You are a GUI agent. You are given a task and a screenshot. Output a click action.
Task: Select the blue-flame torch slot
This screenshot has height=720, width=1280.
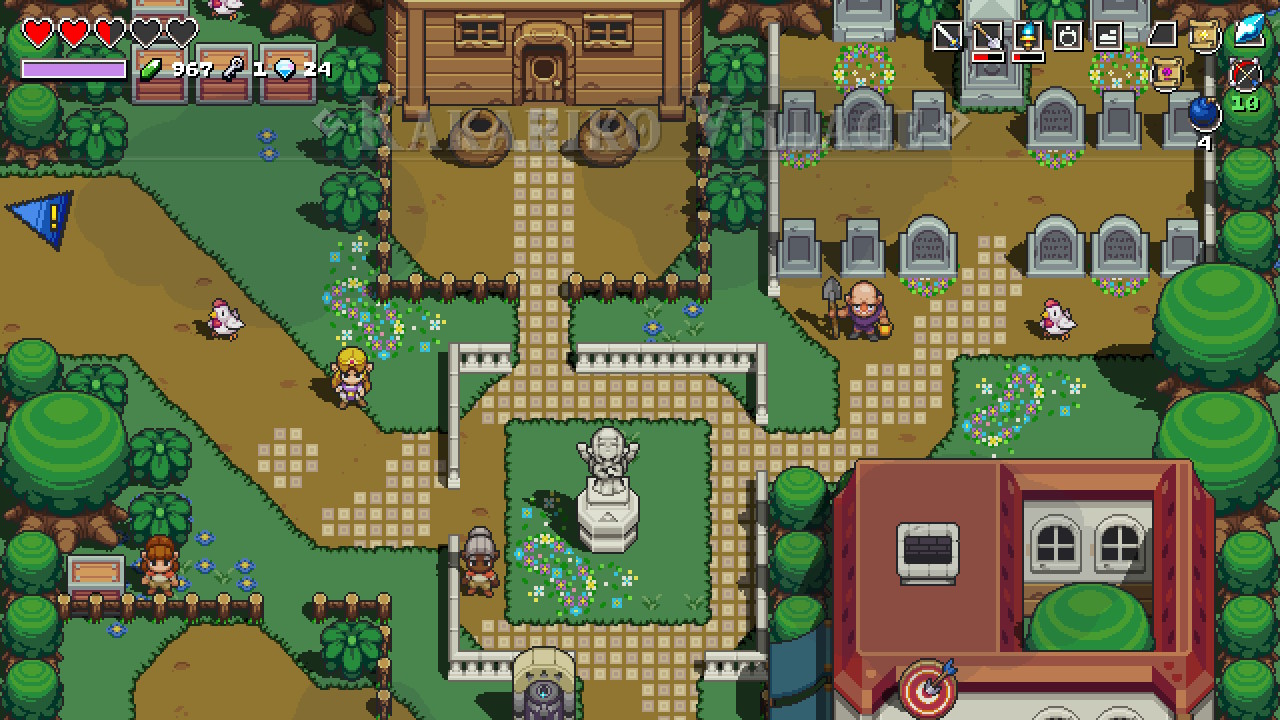pyautogui.click(x=1028, y=36)
